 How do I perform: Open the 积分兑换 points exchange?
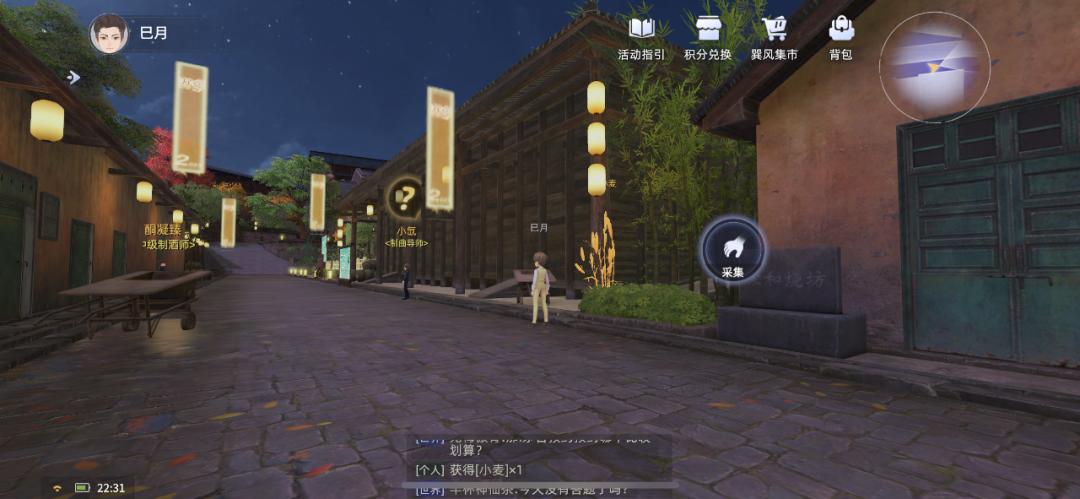pos(708,37)
